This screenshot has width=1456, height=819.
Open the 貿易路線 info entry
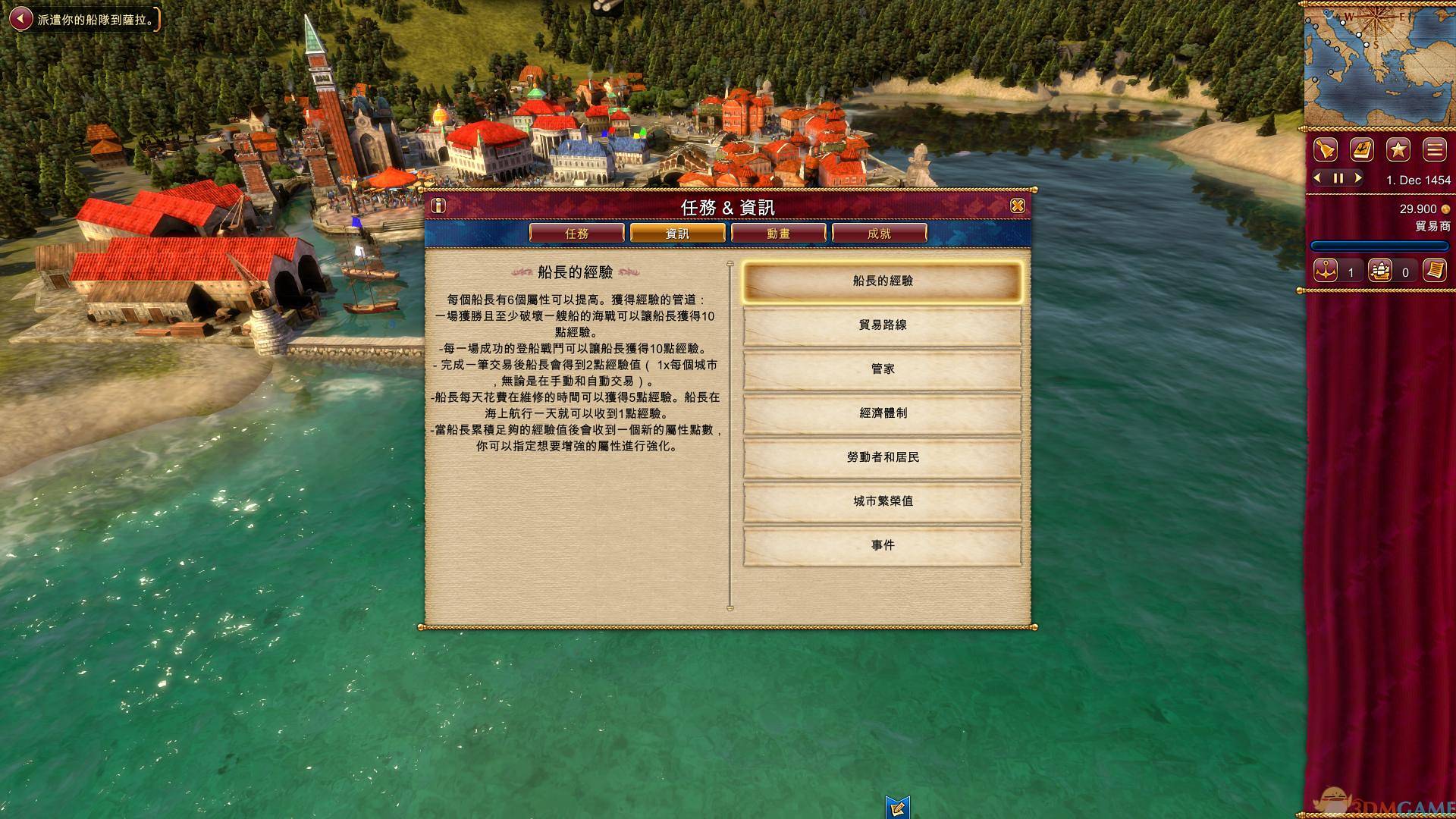(x=883, y=324)
